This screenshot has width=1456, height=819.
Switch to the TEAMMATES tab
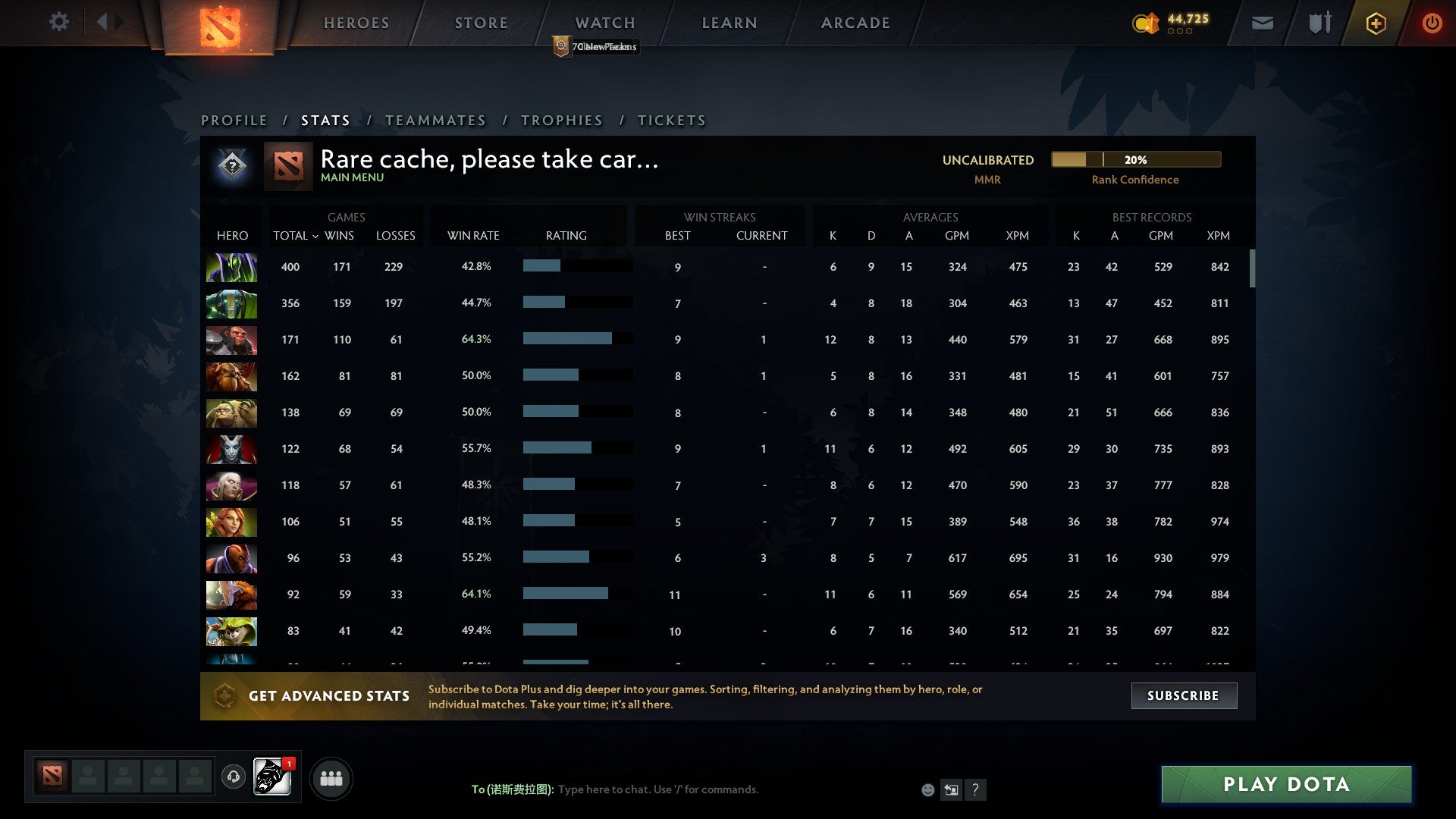coord(436,120)
